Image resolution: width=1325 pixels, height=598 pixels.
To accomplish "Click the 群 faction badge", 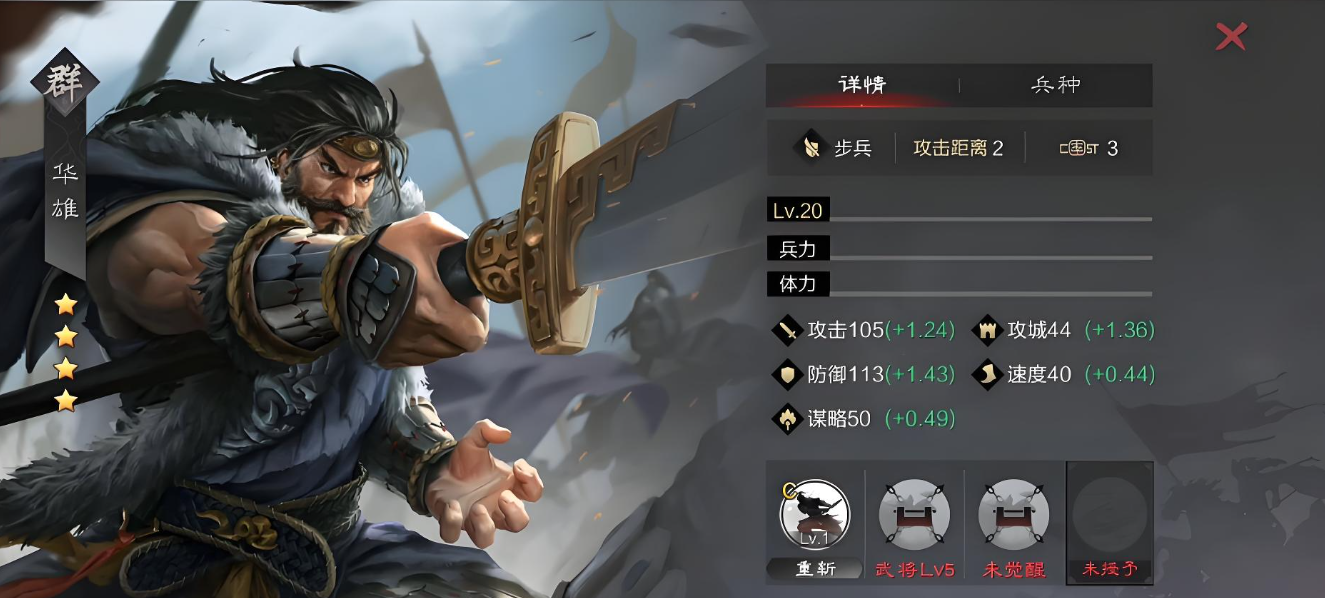I will click(65, 82).
